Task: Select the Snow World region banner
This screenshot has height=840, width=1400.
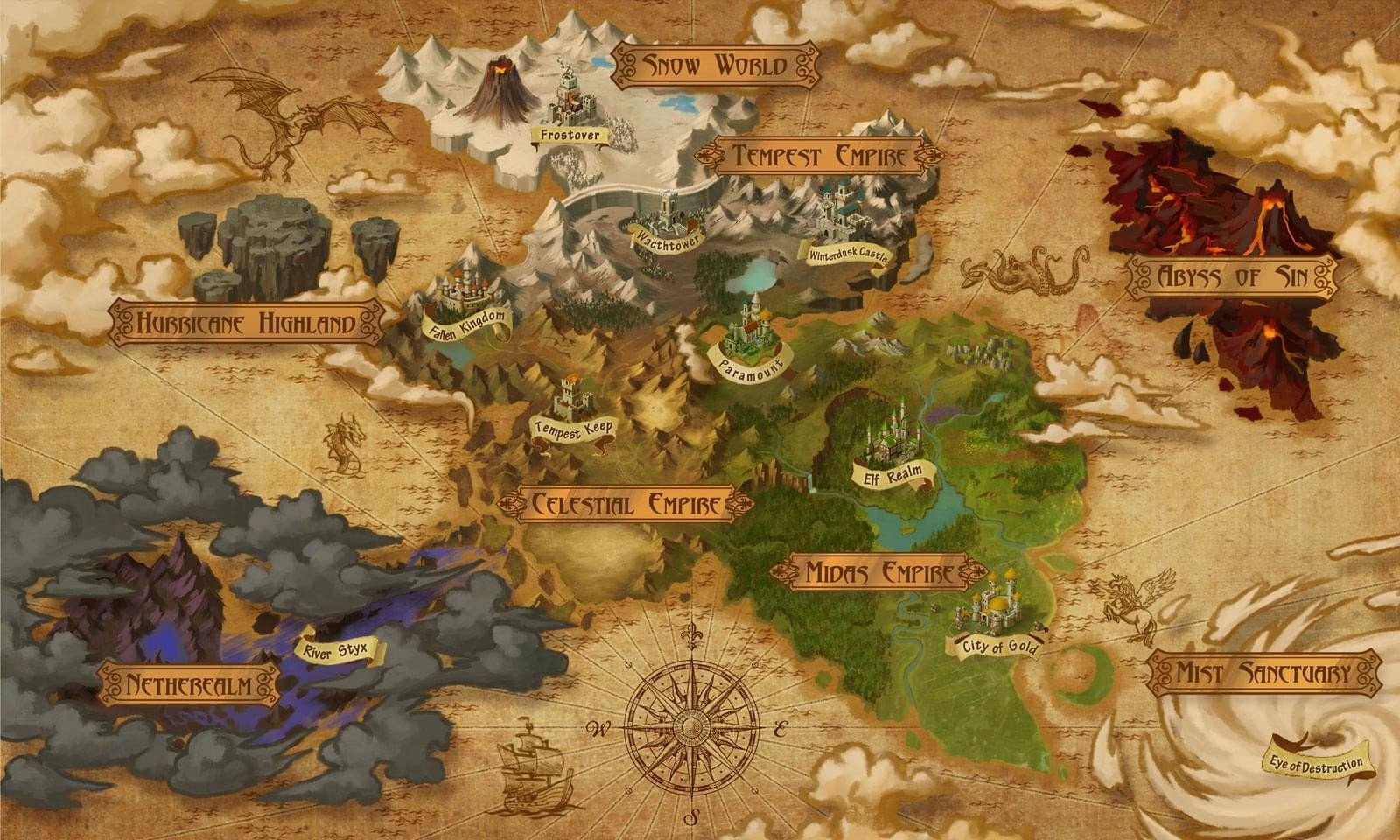Action: click(x=715, y=65)
